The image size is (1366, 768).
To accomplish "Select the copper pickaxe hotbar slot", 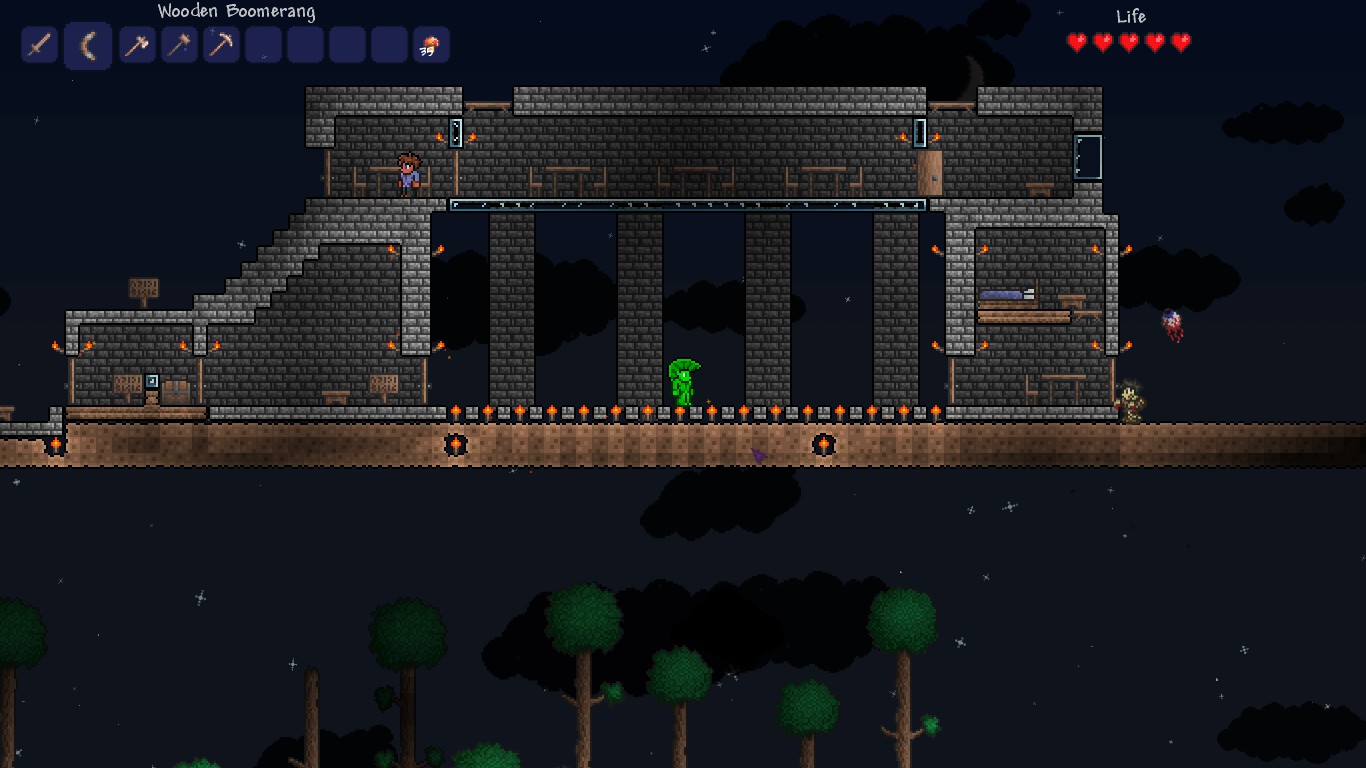I will point(220,44).
